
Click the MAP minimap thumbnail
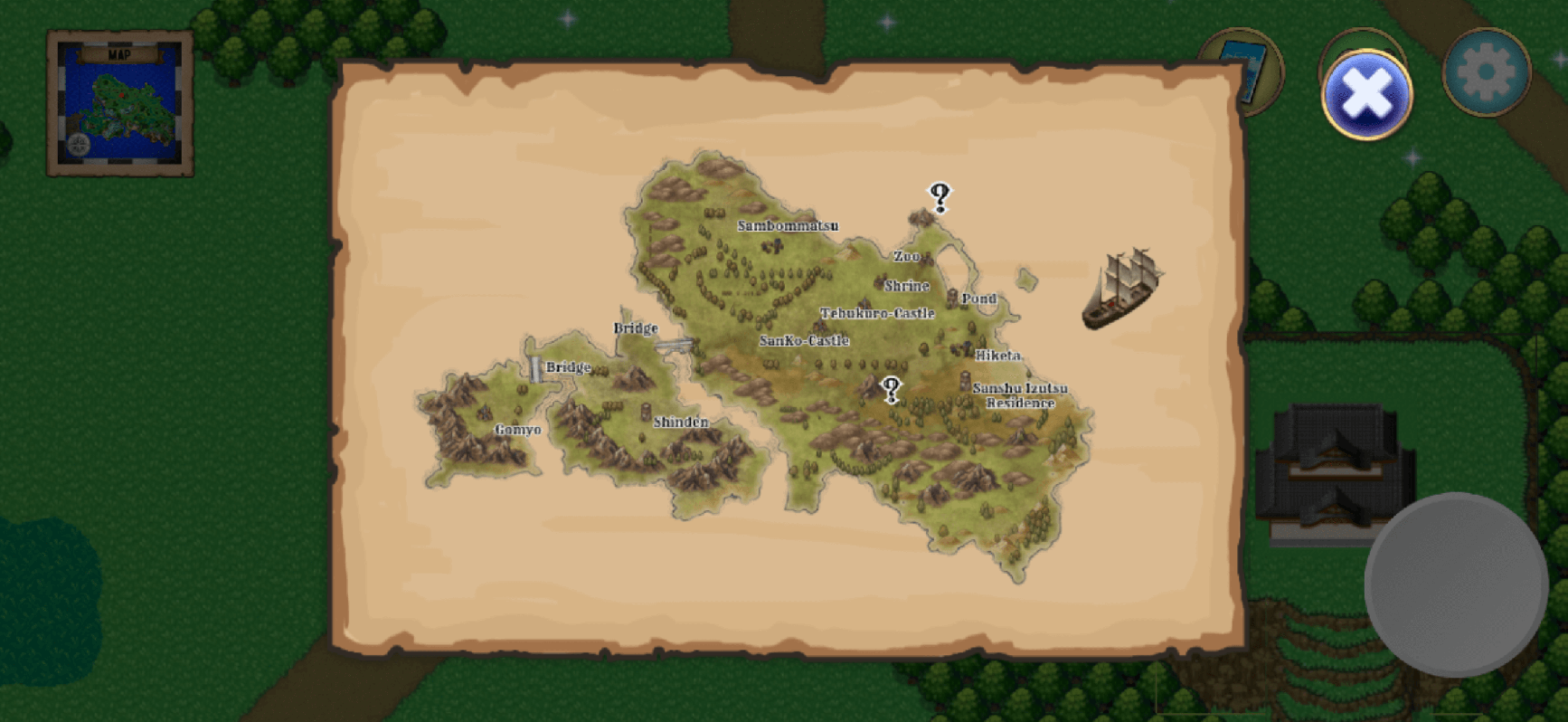(x=120, y=104)
